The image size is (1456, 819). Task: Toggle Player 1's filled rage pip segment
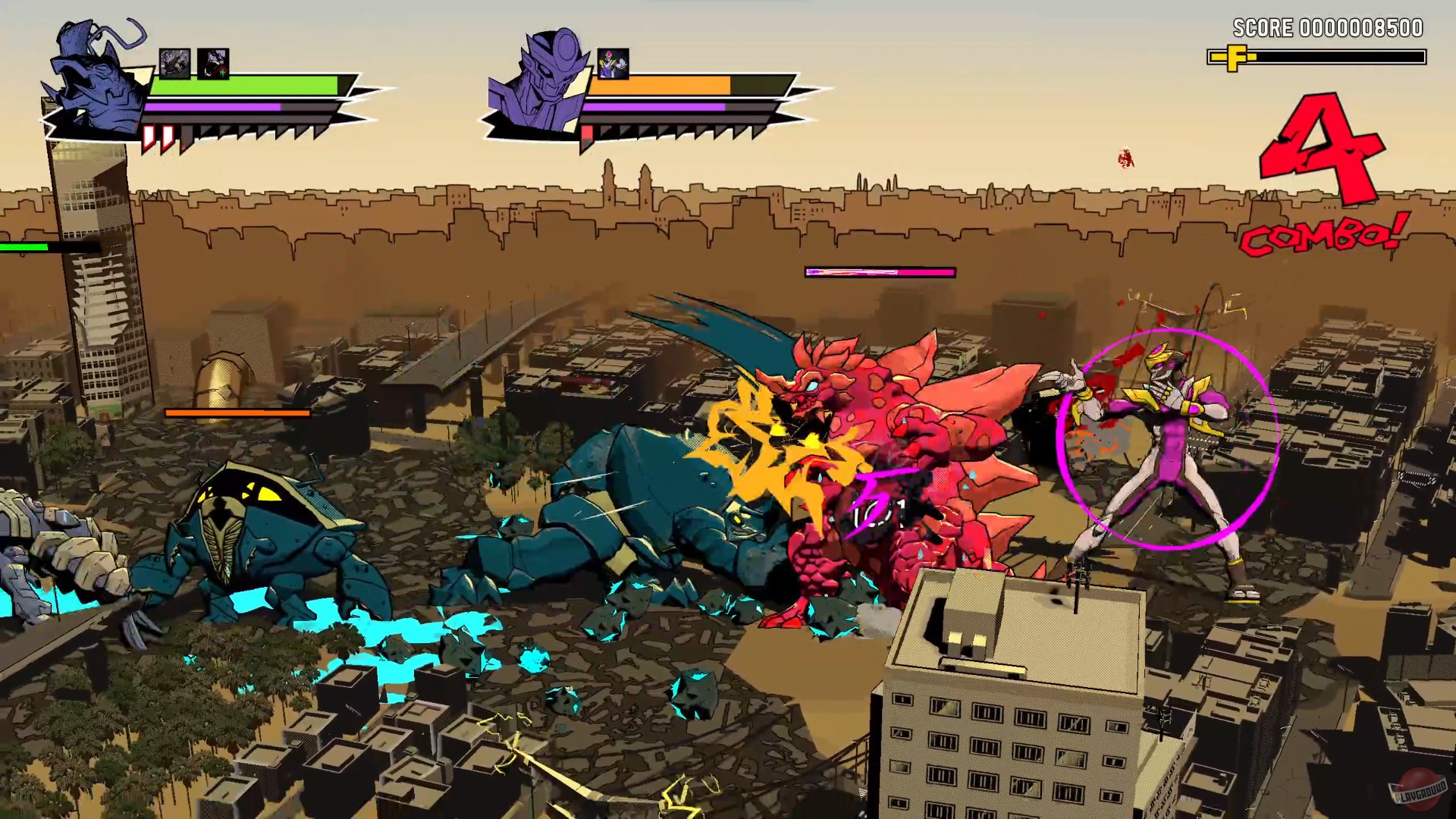[x=149, y=136]
